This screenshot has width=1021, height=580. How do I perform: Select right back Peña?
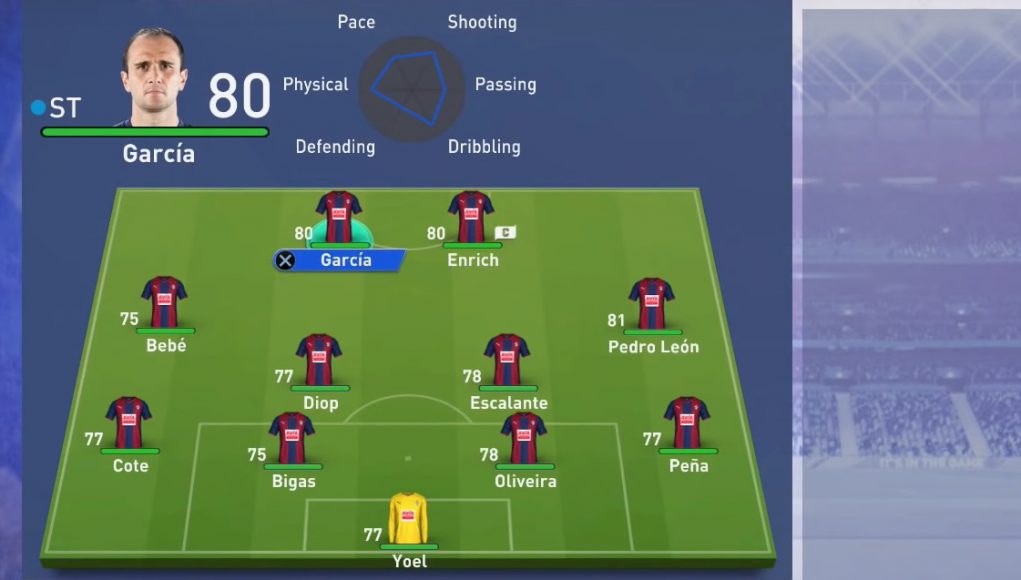pyautogui.click(x=687, y=423)
